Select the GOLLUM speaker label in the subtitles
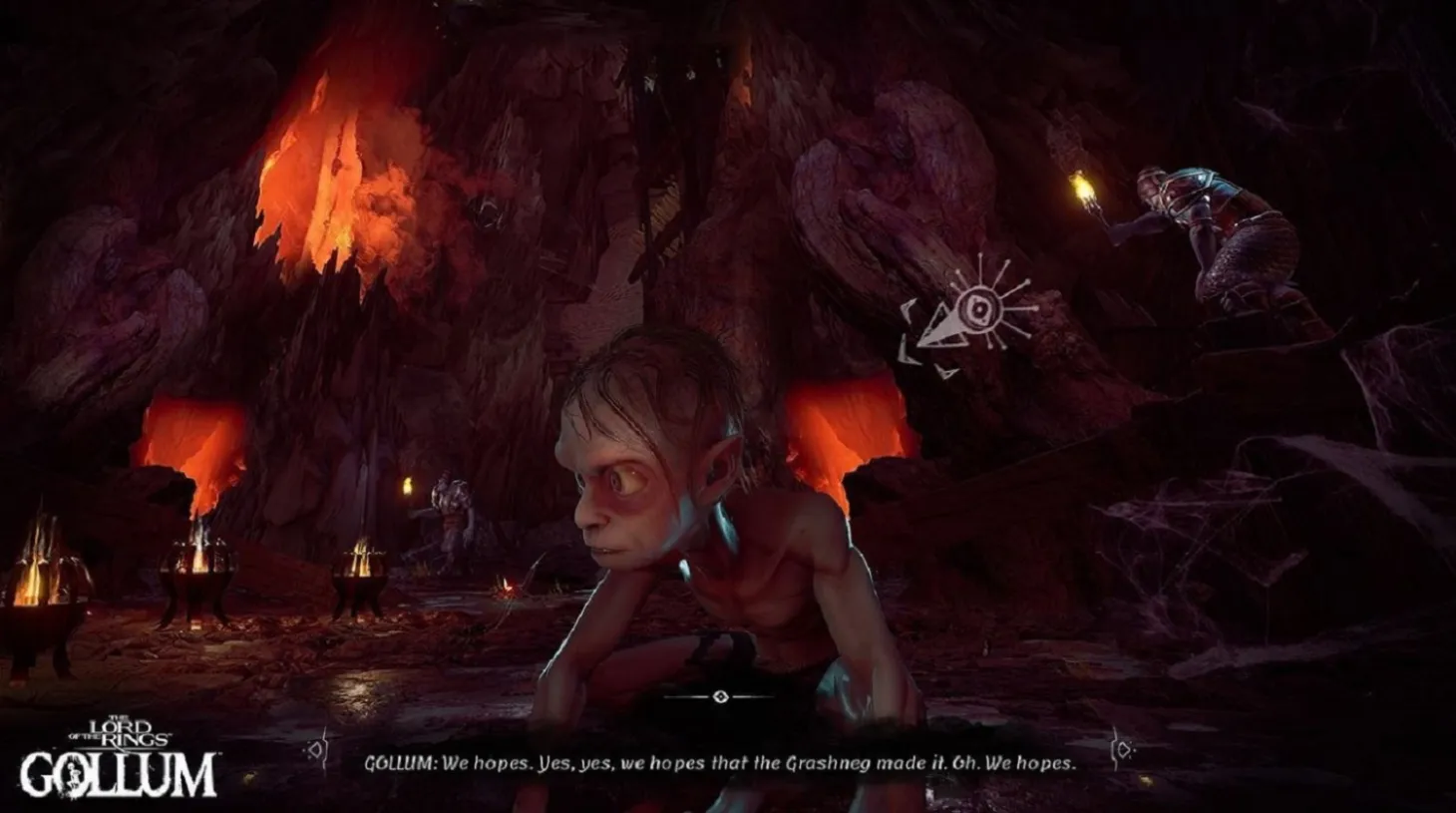The height and width of the screenshot is (813, 1456). [401, 760]
